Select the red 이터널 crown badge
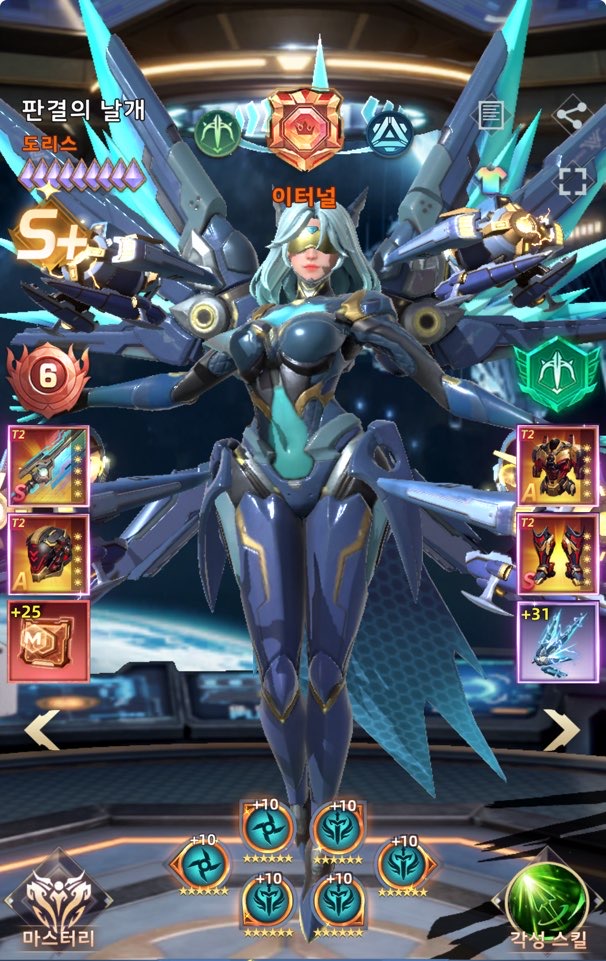Viewport: 606px width, 961px height. pyautogui.click(x=305, y=130)
